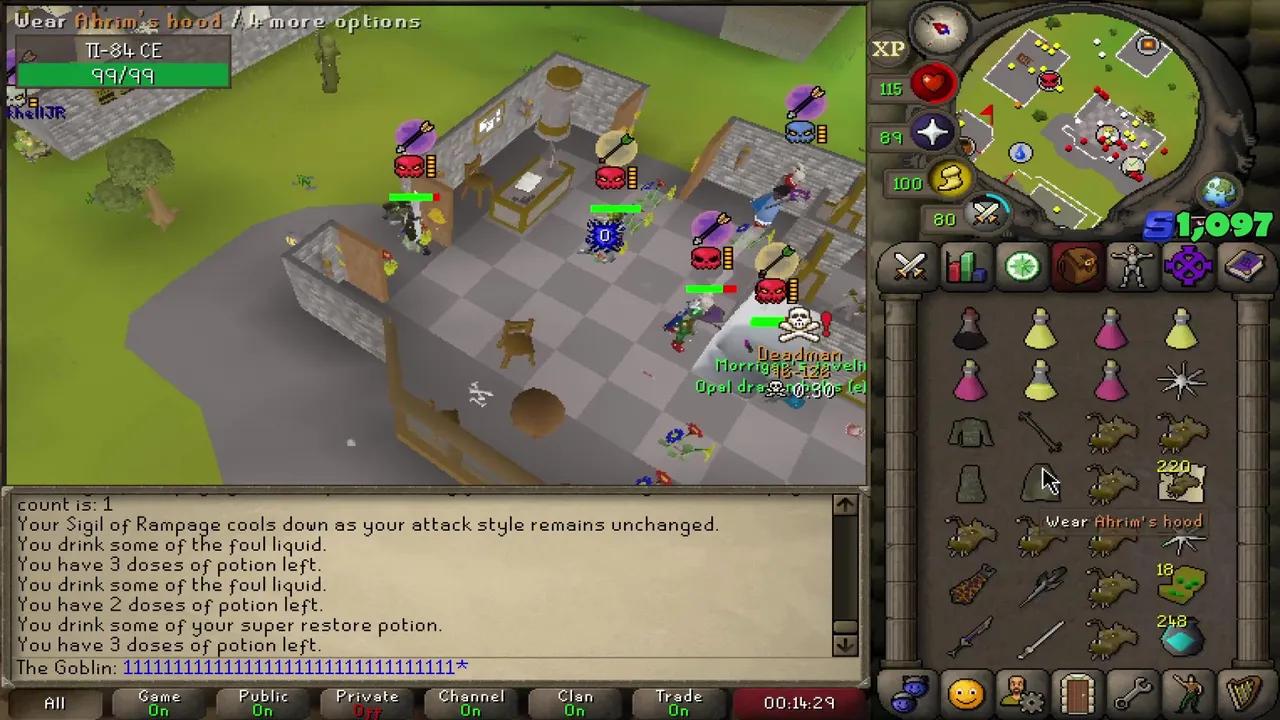
Task: Open the Prayer tab purple symbol
Action: pos(1189,264)
